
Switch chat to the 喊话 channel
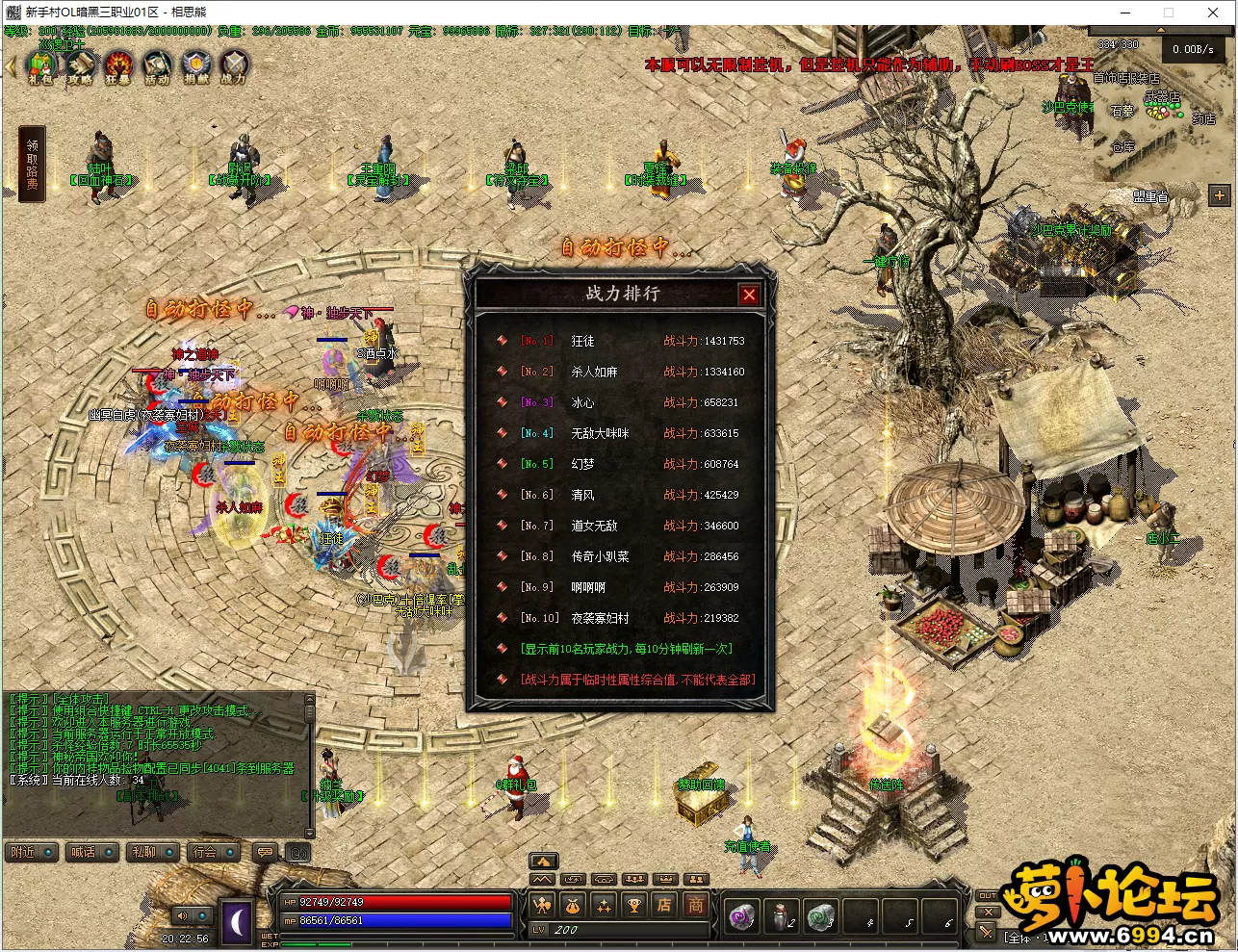tap(92, 852)
